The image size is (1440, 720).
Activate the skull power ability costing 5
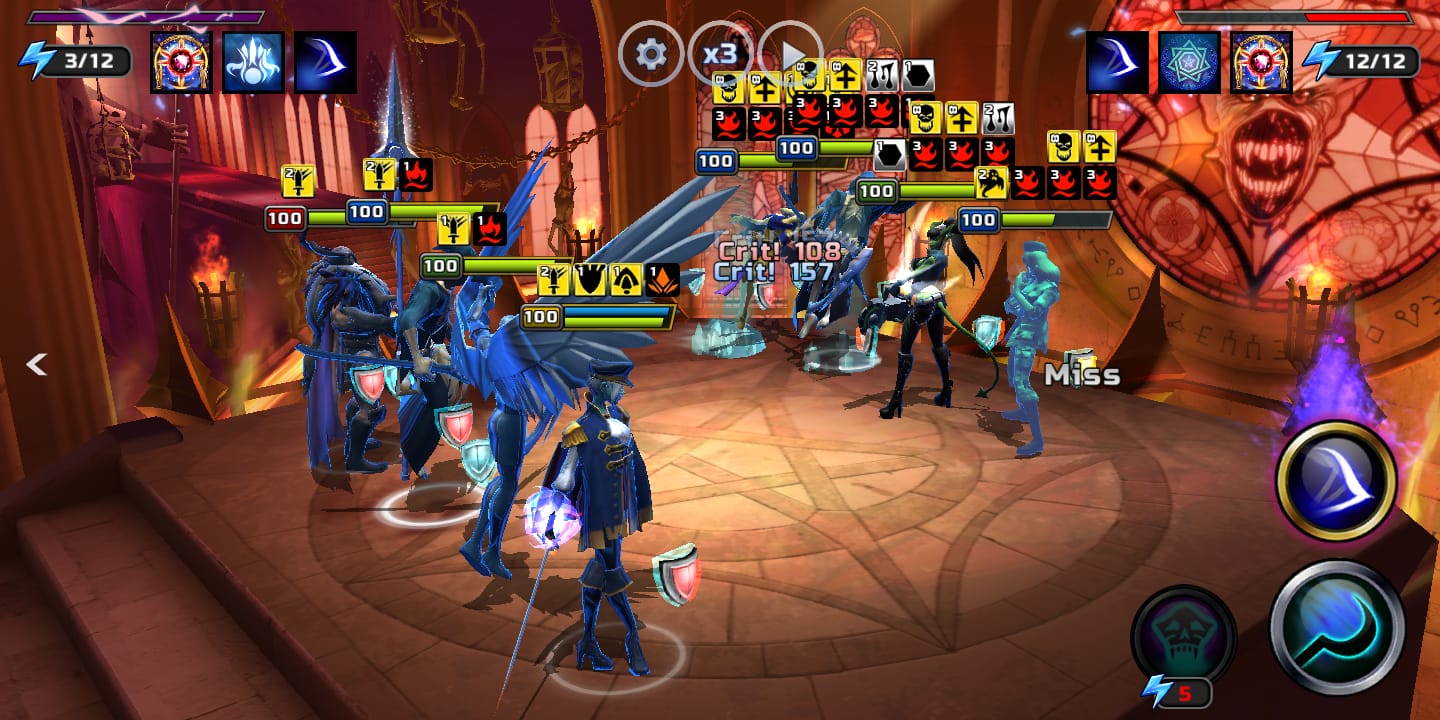pos(1183,637)
